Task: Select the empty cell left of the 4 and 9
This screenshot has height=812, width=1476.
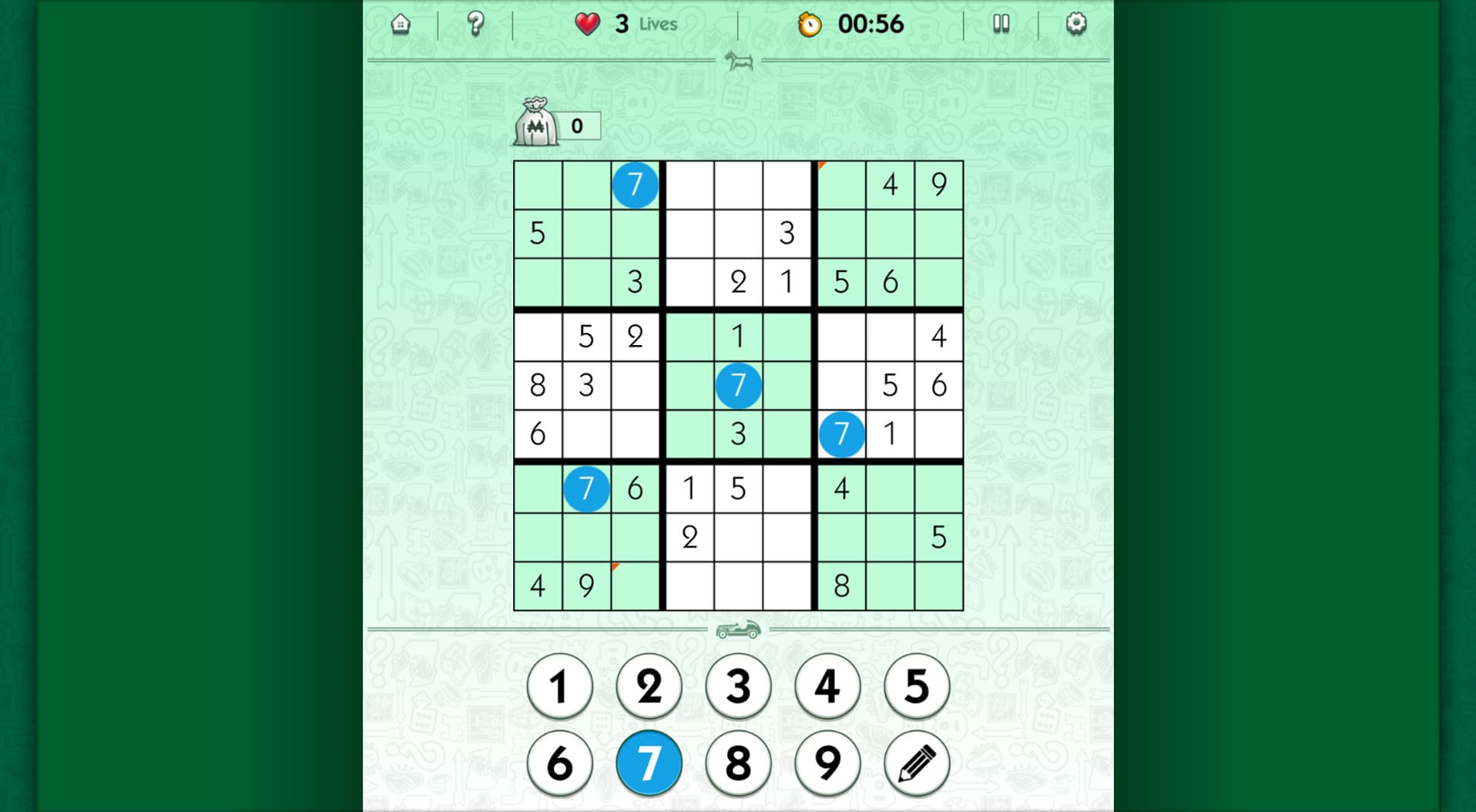Action: [840, 184]
